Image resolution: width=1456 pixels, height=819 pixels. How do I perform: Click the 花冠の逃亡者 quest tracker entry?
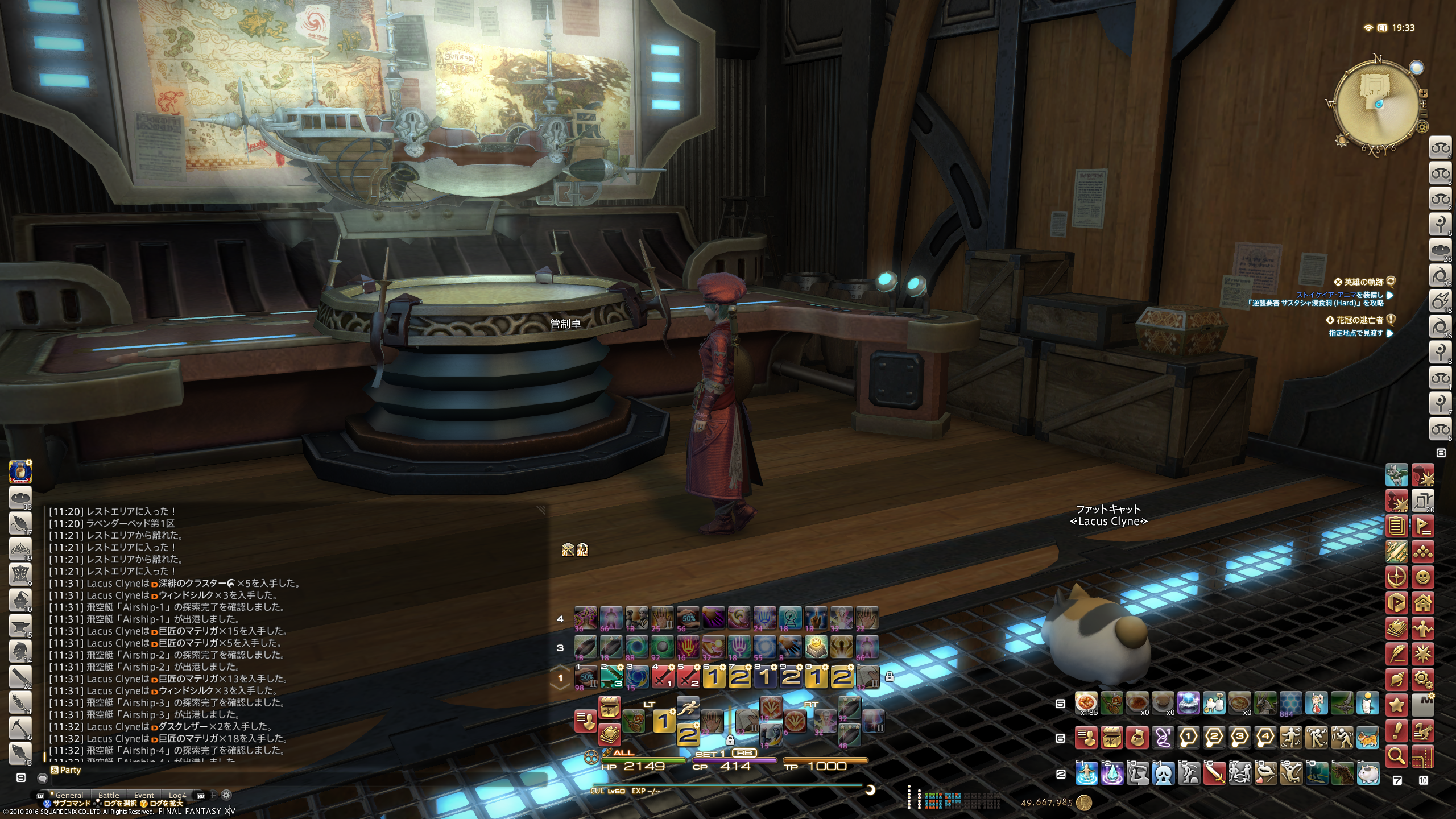[x=1359, y=320]
